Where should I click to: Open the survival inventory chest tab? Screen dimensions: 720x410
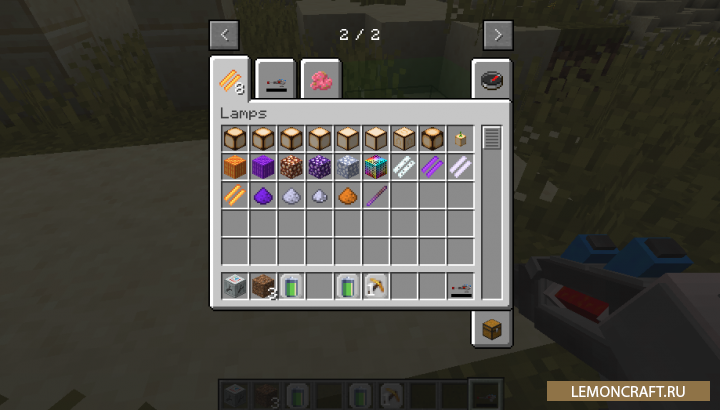pyautogui.click(x=492, y=328)
